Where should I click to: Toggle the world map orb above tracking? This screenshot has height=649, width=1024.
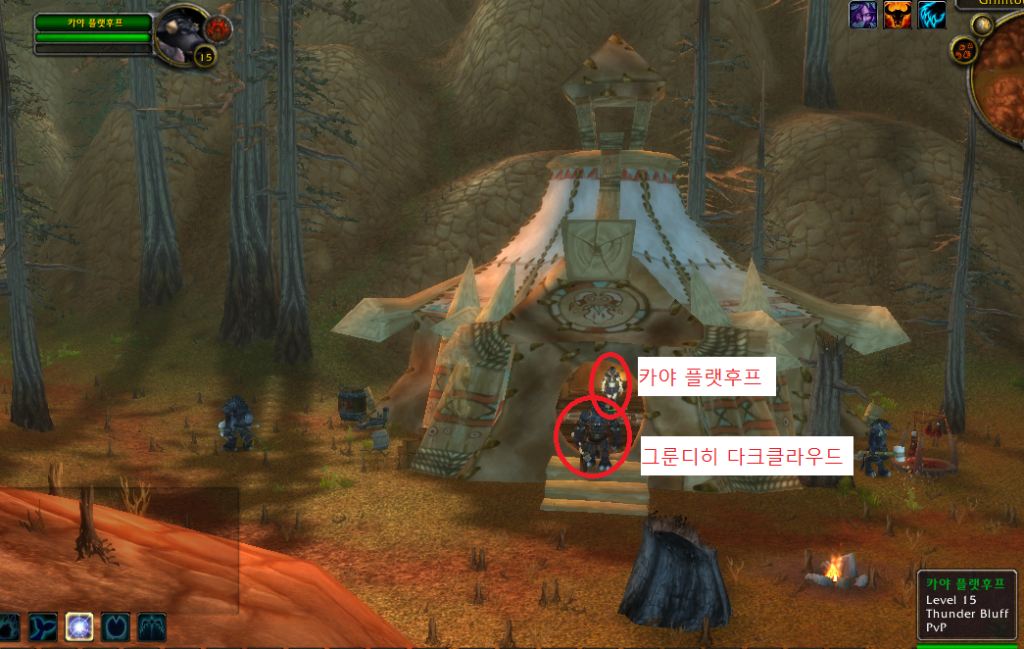click(982, 25)
